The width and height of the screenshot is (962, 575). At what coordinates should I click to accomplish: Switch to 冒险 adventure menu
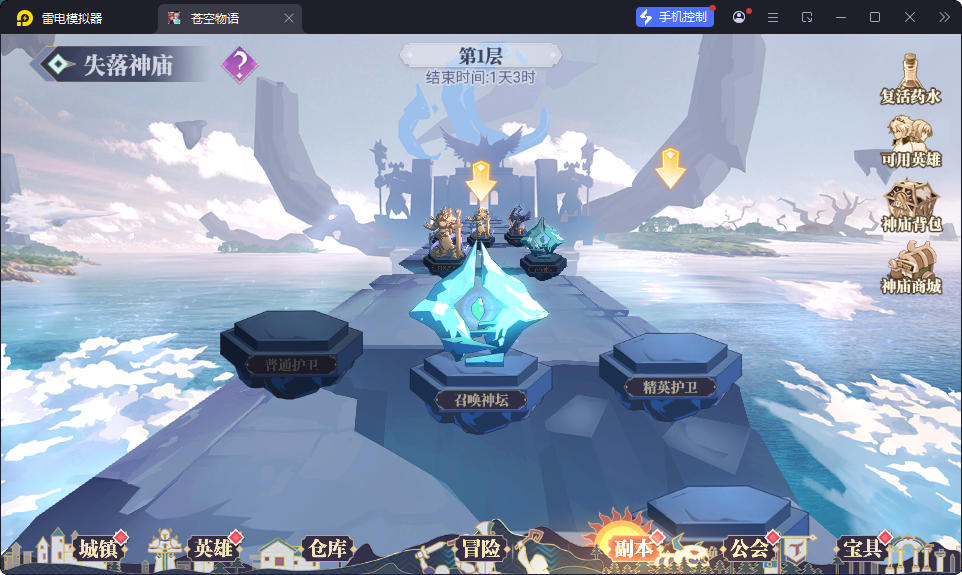pos(481,548)
